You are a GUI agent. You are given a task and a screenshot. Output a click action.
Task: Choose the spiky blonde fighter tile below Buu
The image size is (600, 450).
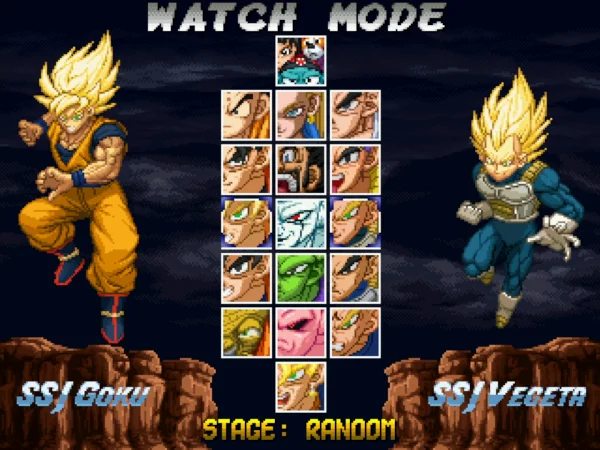coord(301,386)
